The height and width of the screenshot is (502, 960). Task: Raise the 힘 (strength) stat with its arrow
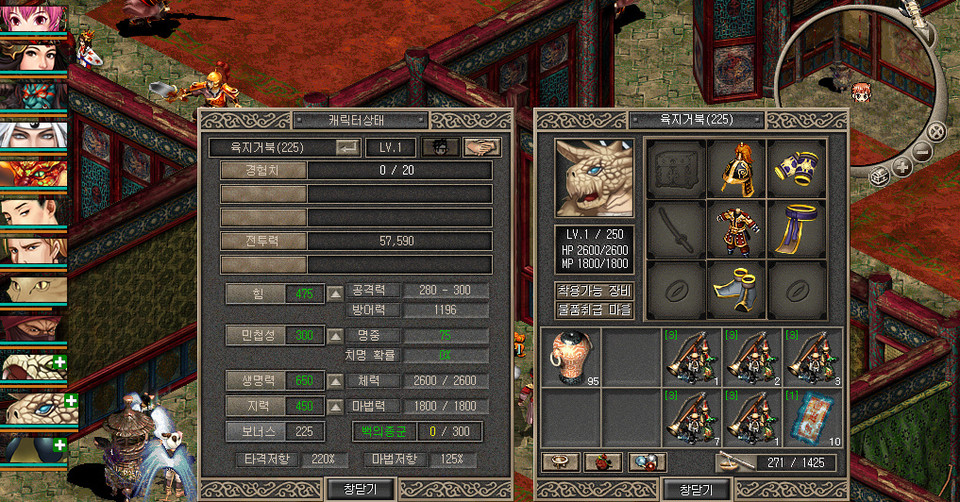click(336, 293)
